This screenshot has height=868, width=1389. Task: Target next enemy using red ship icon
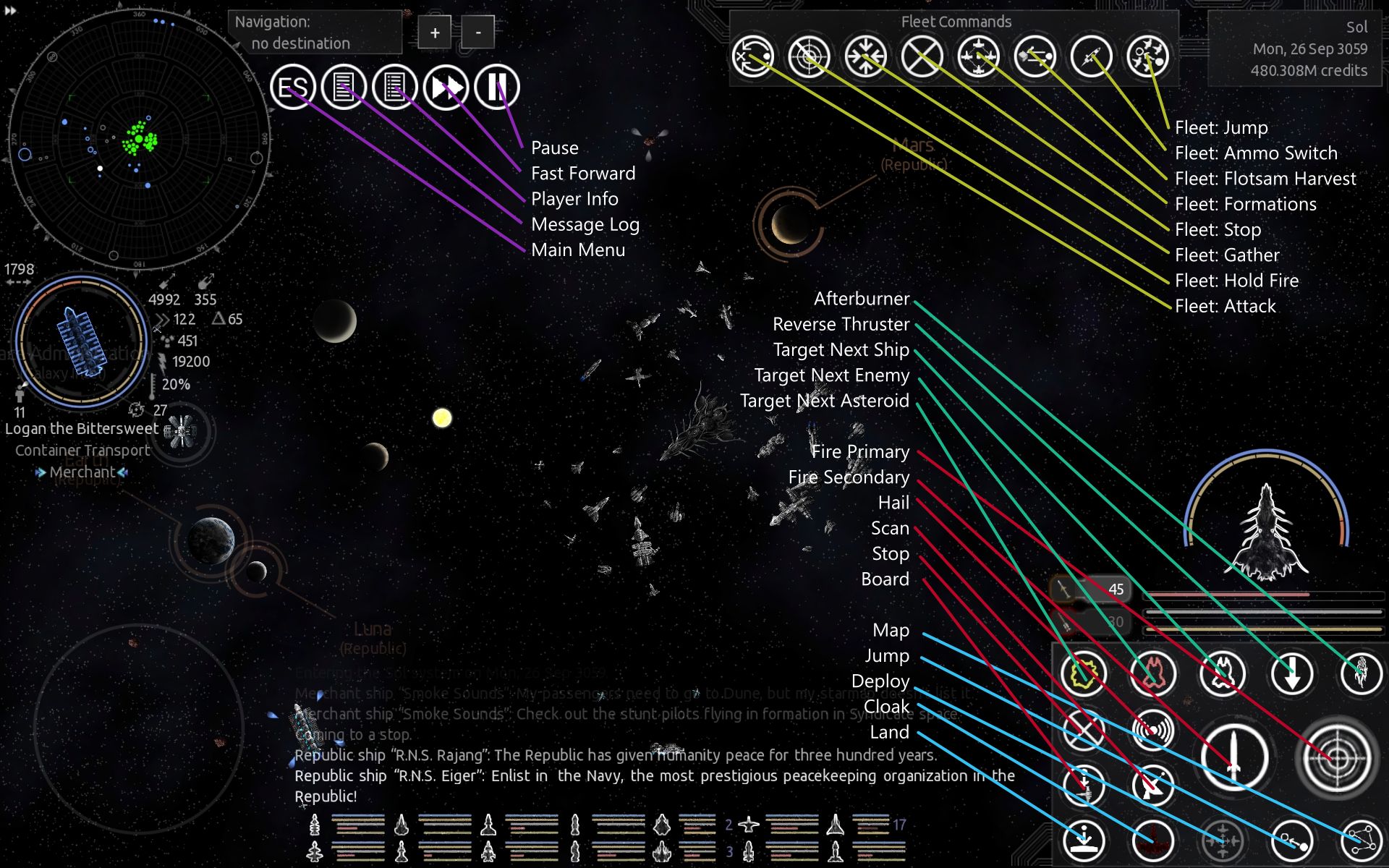(1152, 673)
